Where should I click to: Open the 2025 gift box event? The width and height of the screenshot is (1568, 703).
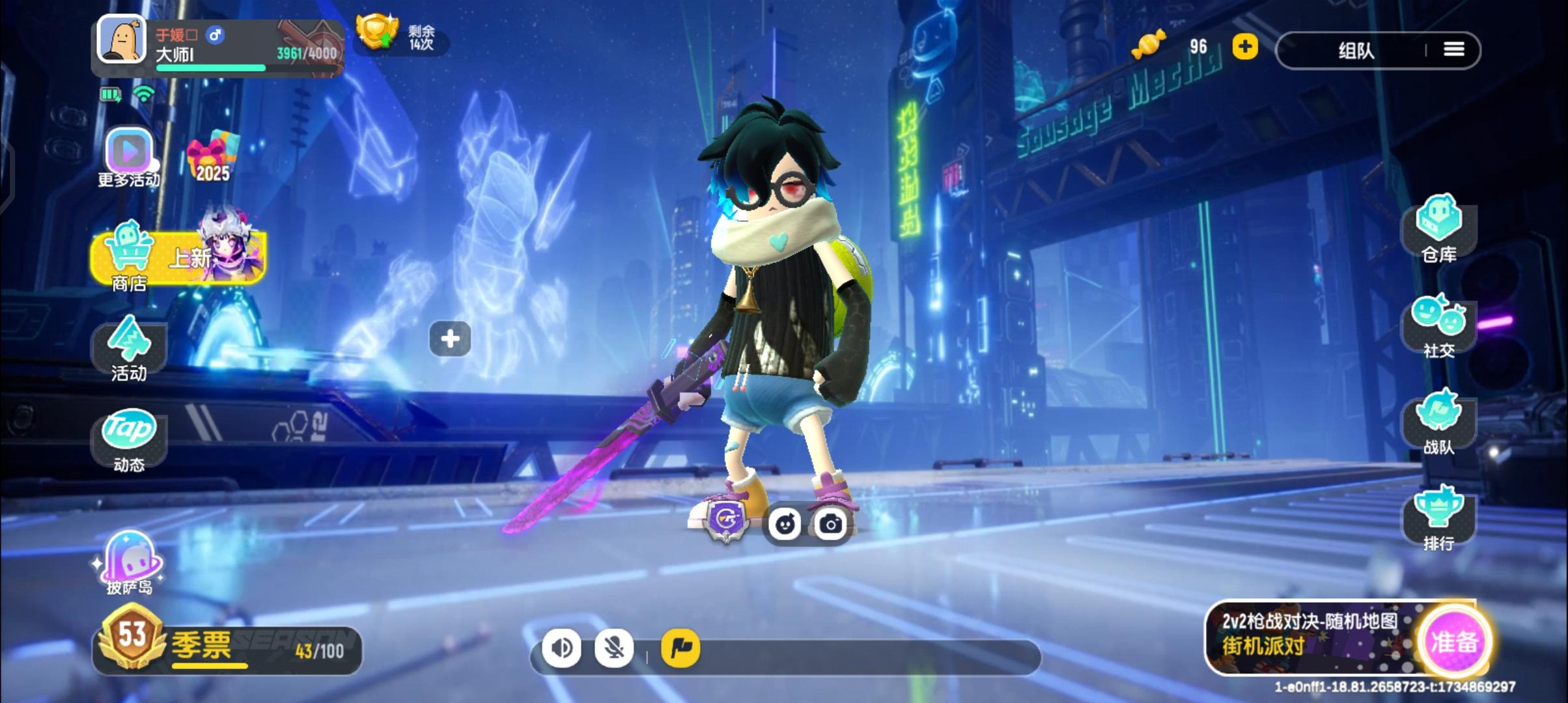pyautogui.click(x=213, y=156)
